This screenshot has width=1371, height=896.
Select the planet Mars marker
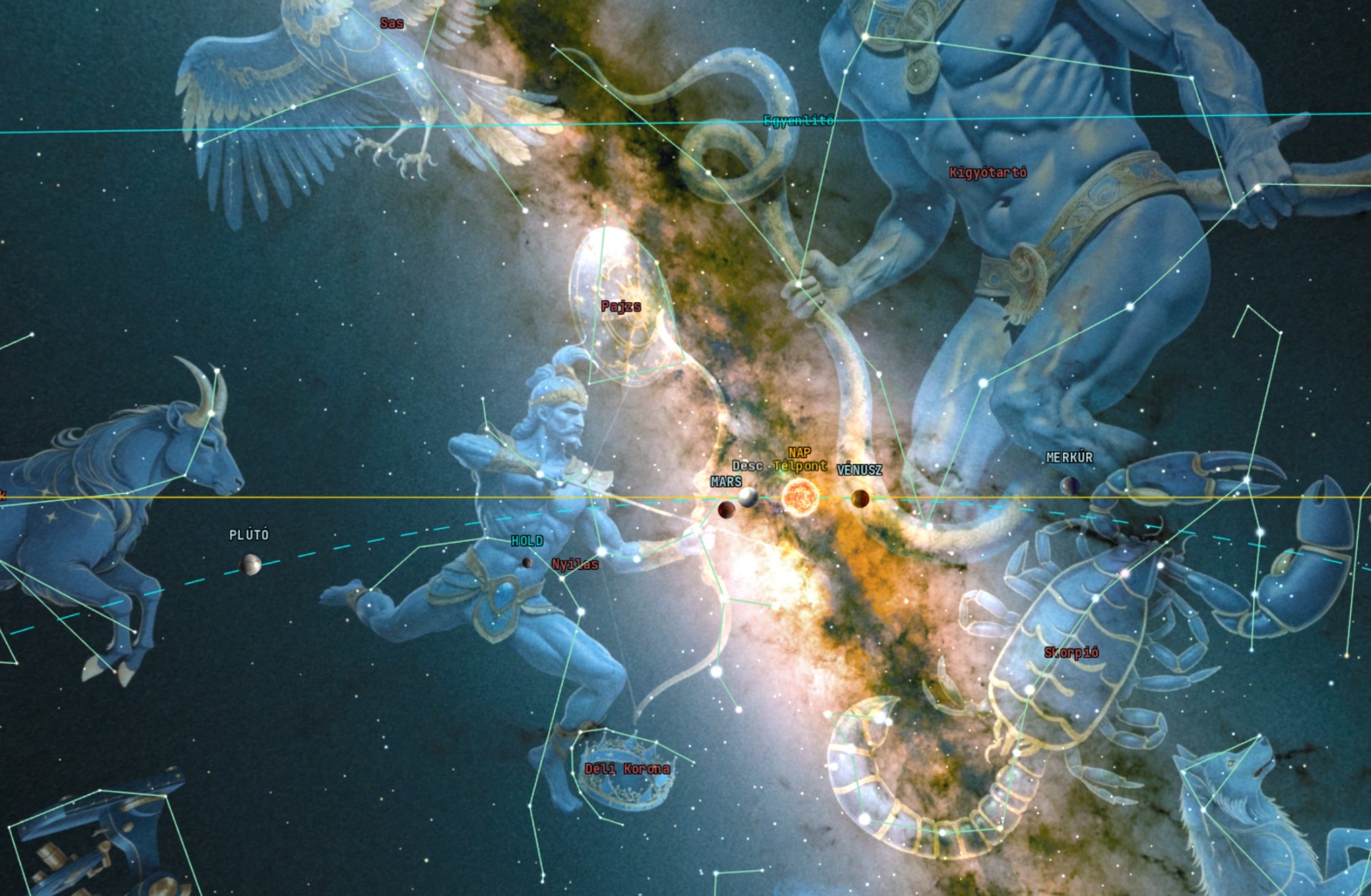[x=726, y=509]
